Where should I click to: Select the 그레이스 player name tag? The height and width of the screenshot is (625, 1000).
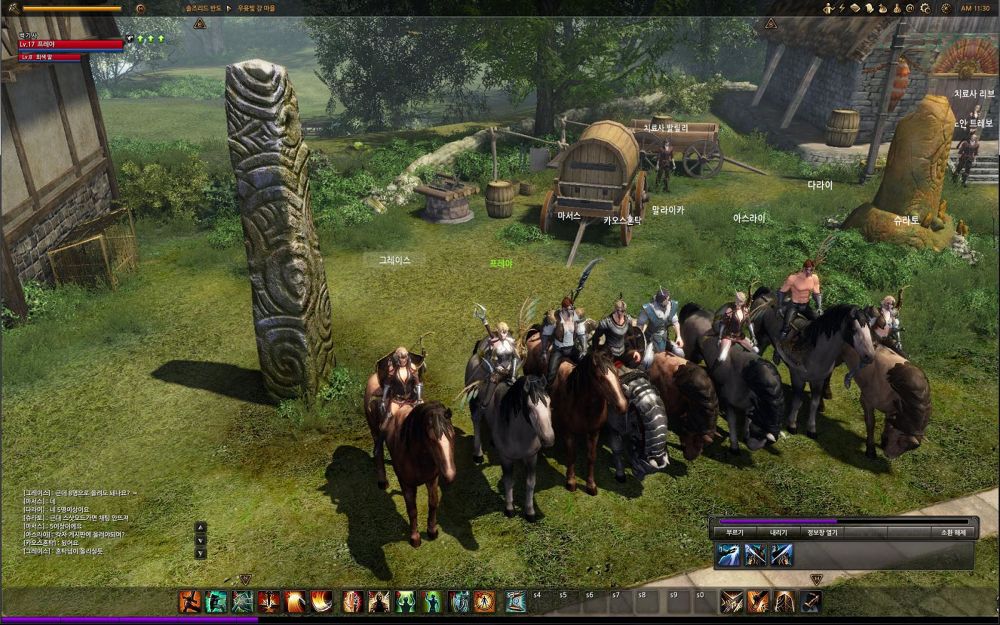(x=394, y=259)
